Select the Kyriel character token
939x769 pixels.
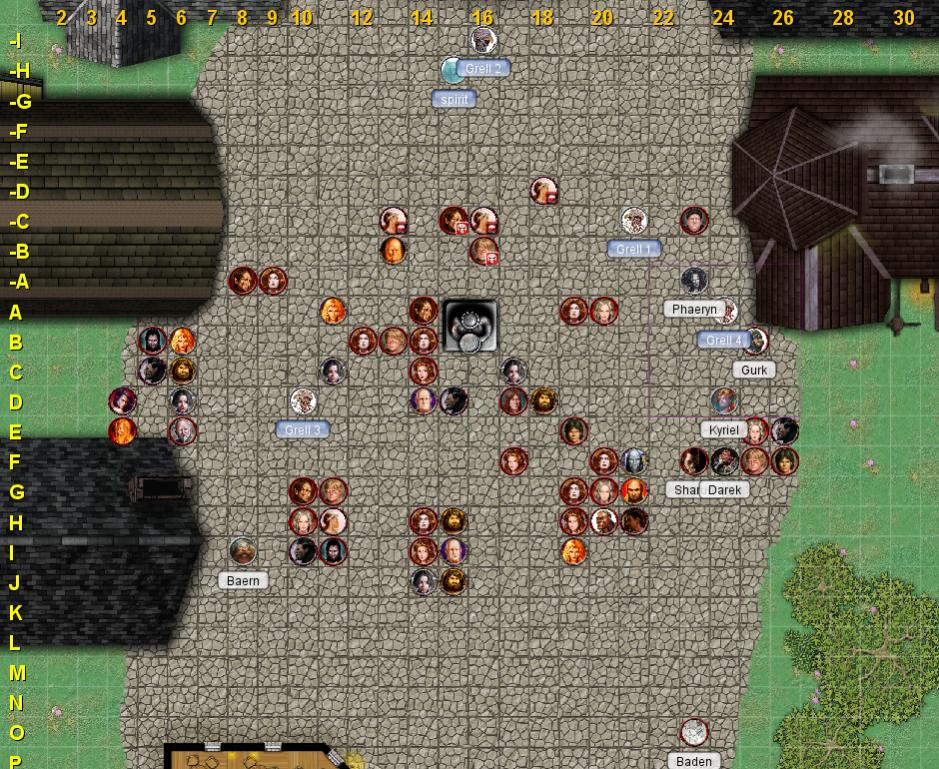724,402
